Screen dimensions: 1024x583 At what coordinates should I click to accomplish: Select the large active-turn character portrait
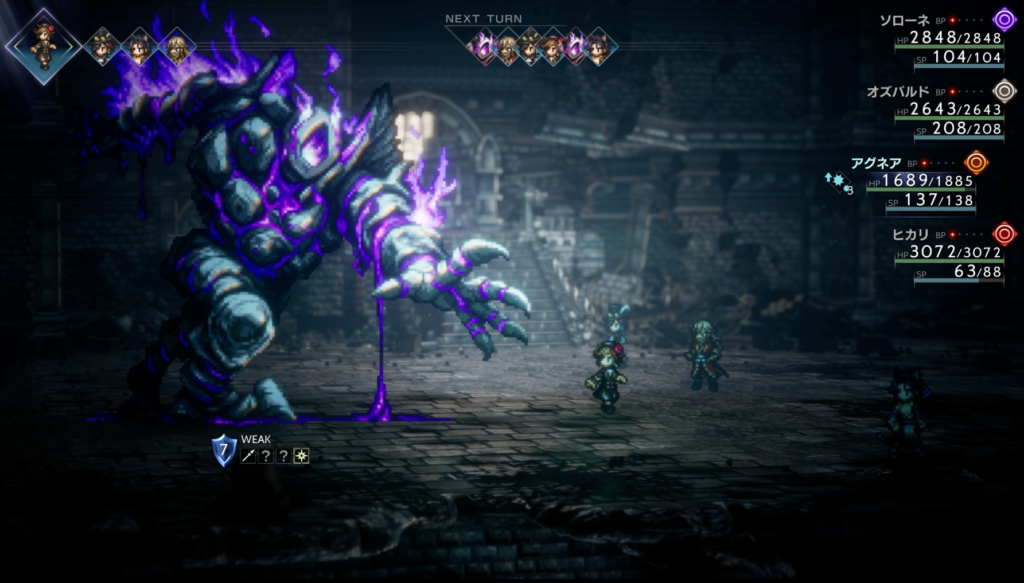click(x=42, y=45)
